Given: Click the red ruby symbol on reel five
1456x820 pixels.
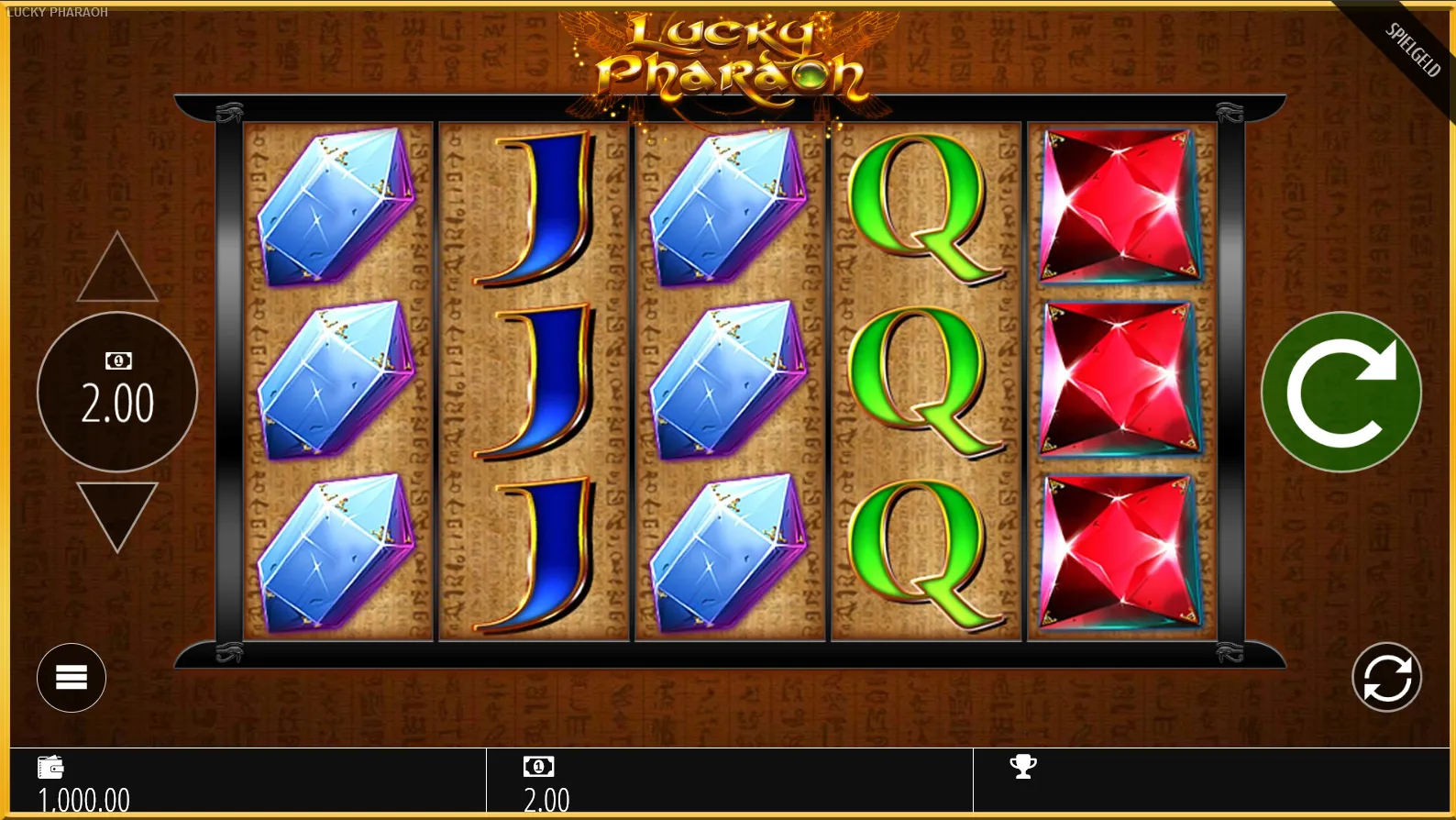Looking at the screenshot, I should (1120, 379).
